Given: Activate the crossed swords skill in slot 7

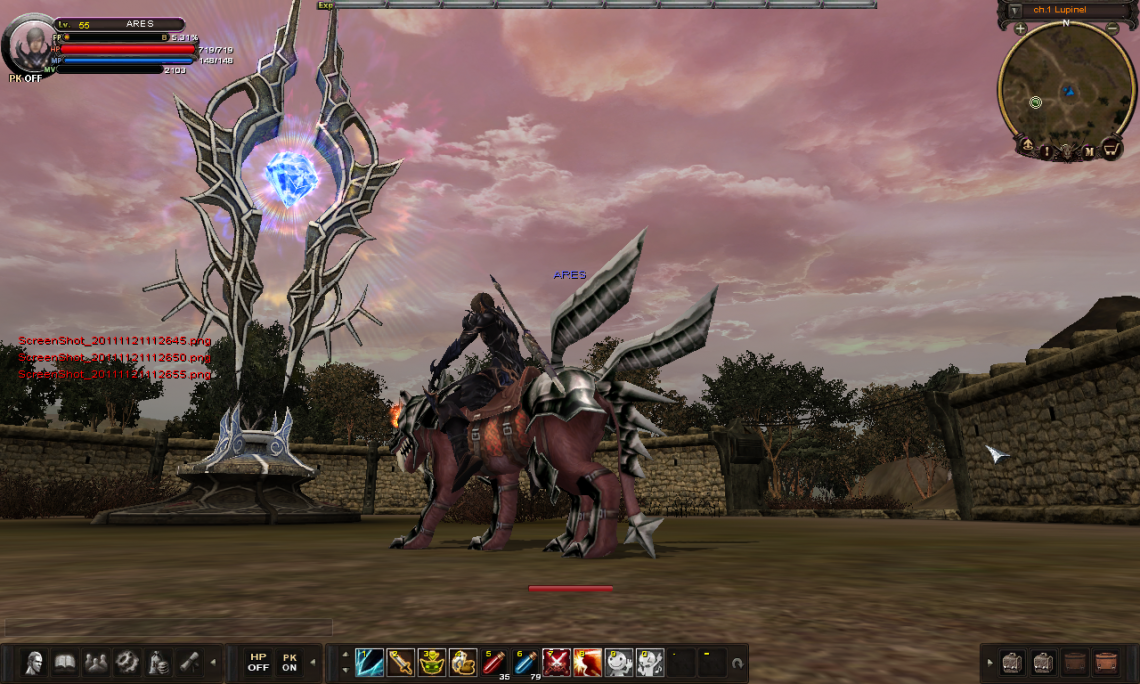Looking at the screenshot, I should (556, 662).
